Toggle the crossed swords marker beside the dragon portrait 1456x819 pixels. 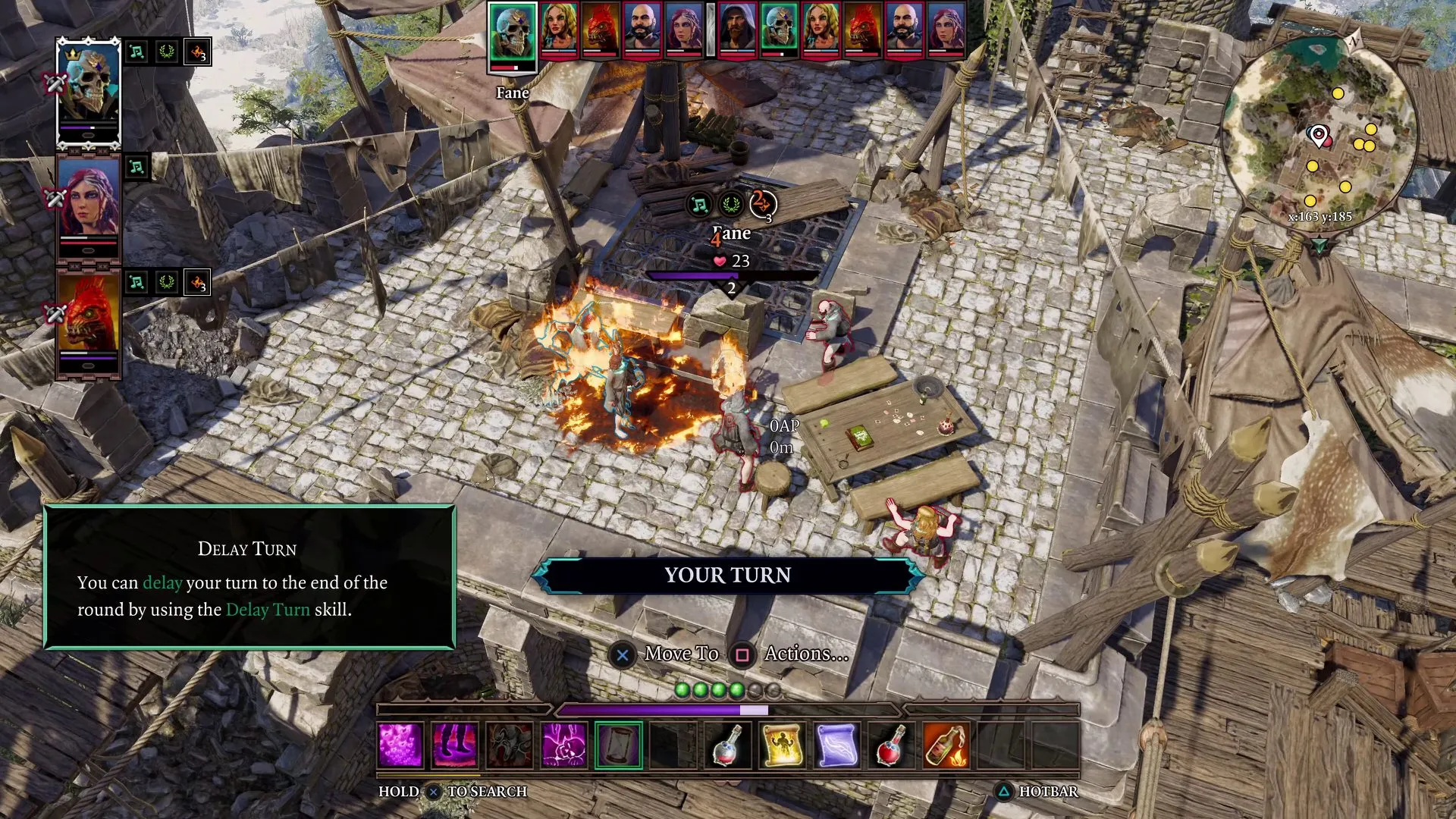[55, 311]
